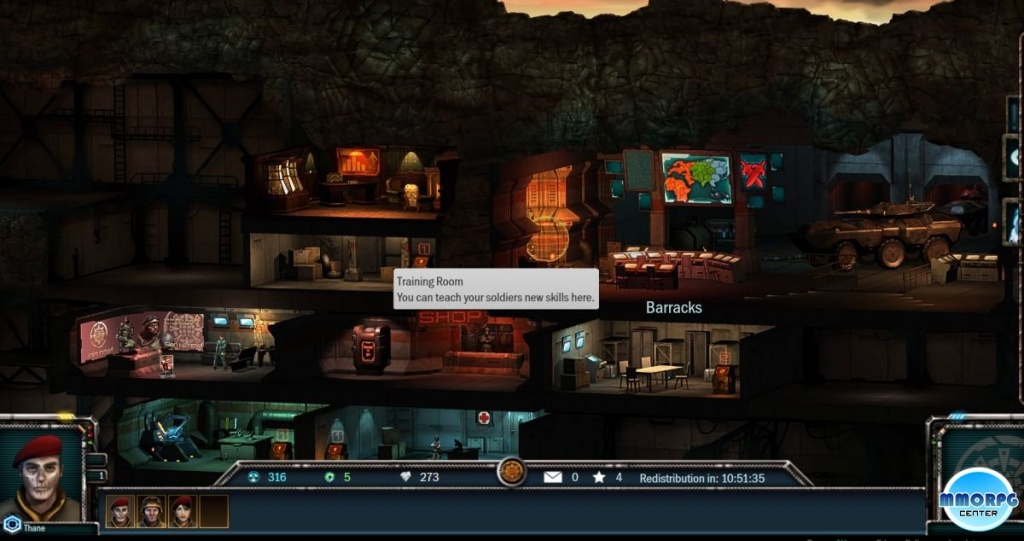Open Thane's commander portrait
This screenshot has width=1024, height=541.
click(x=41, y=472)
